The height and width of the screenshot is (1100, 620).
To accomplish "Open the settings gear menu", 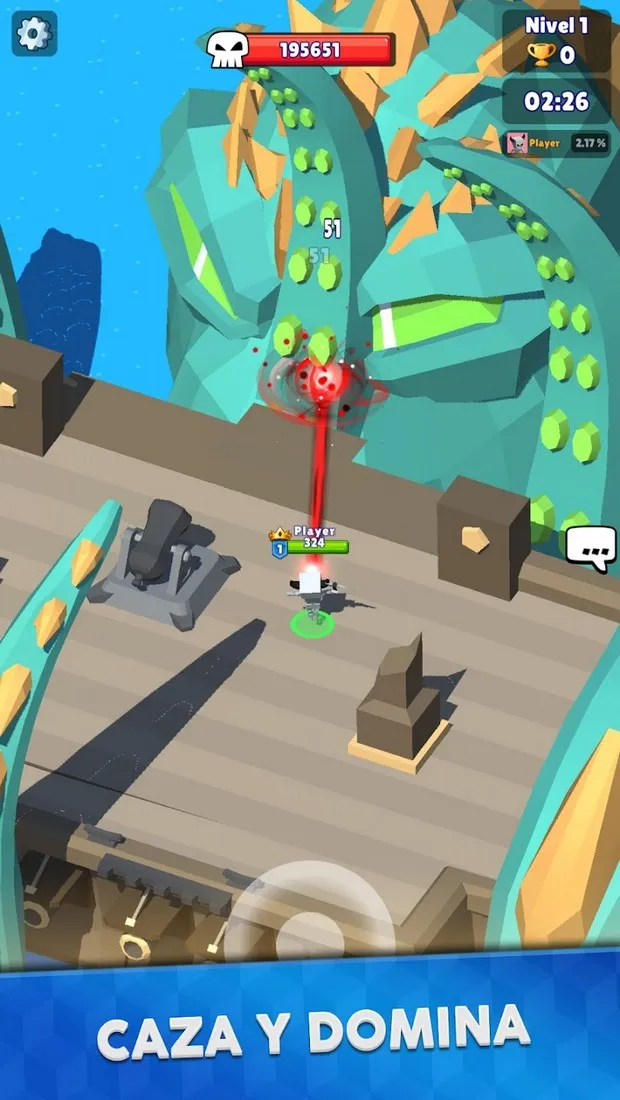I will click(34, 35).
